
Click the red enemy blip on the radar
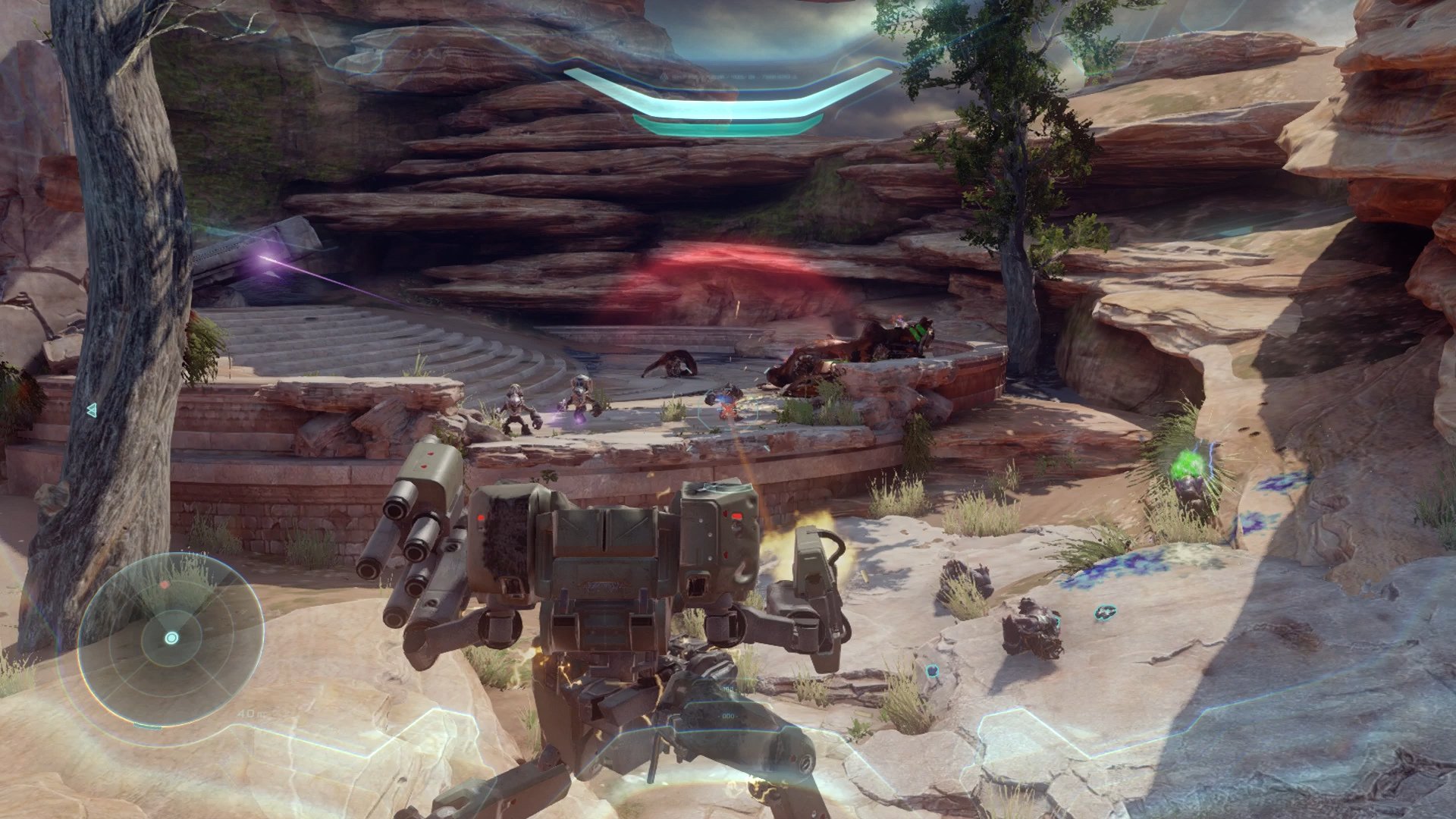(165, 584)
